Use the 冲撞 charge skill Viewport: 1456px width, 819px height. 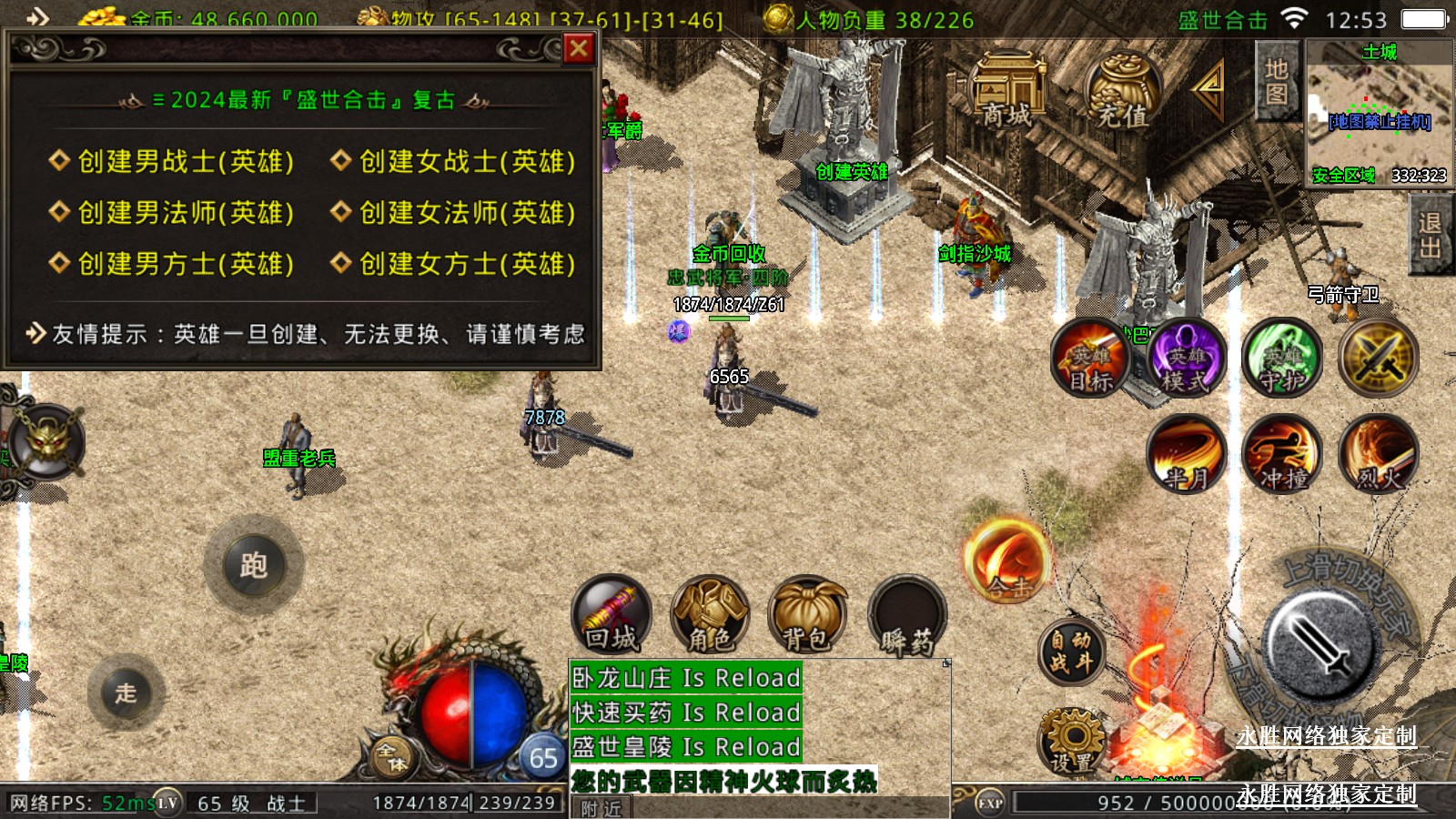pos(1282,453)
